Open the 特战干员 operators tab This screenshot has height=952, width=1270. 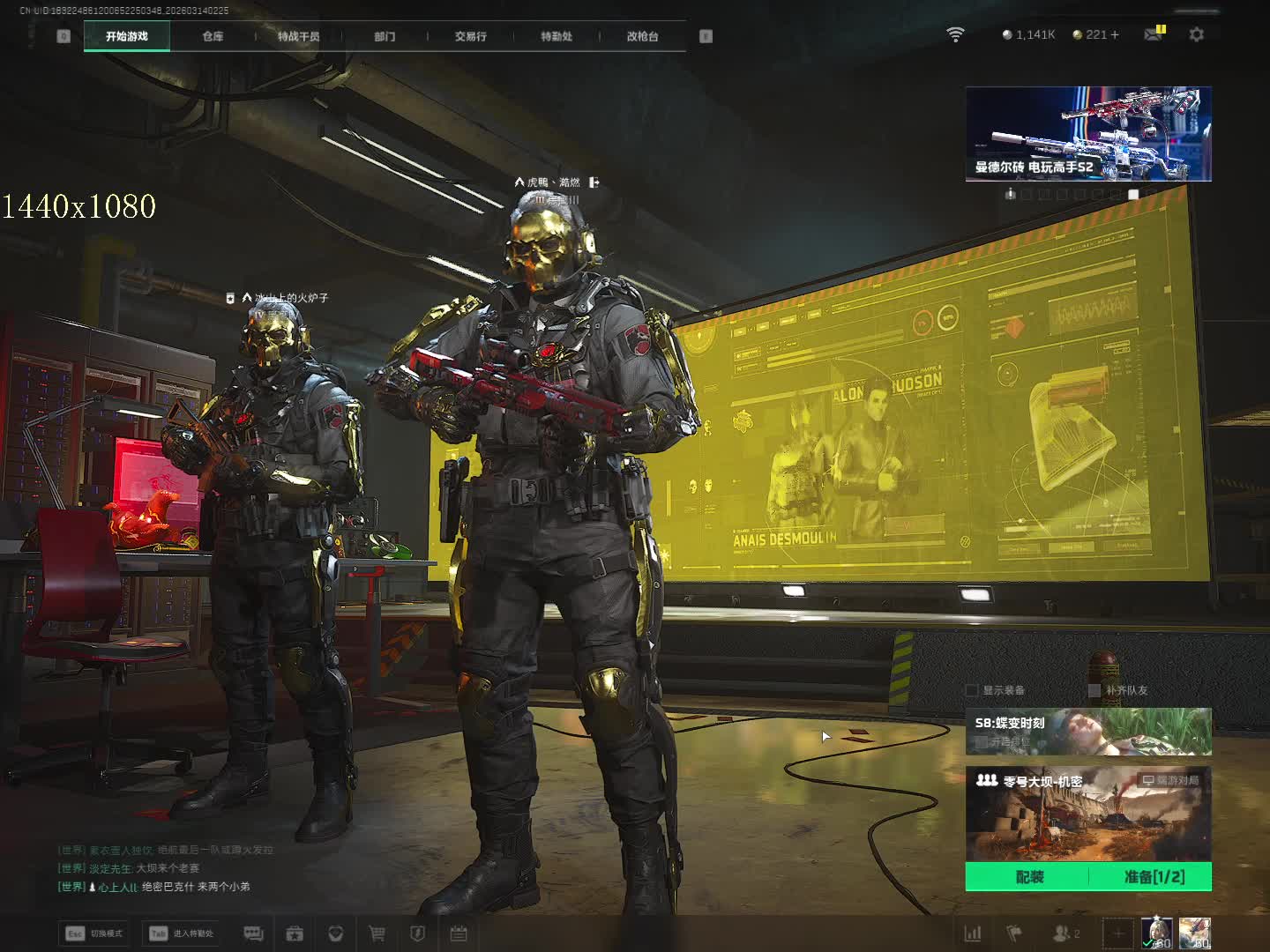coord(298,36)
